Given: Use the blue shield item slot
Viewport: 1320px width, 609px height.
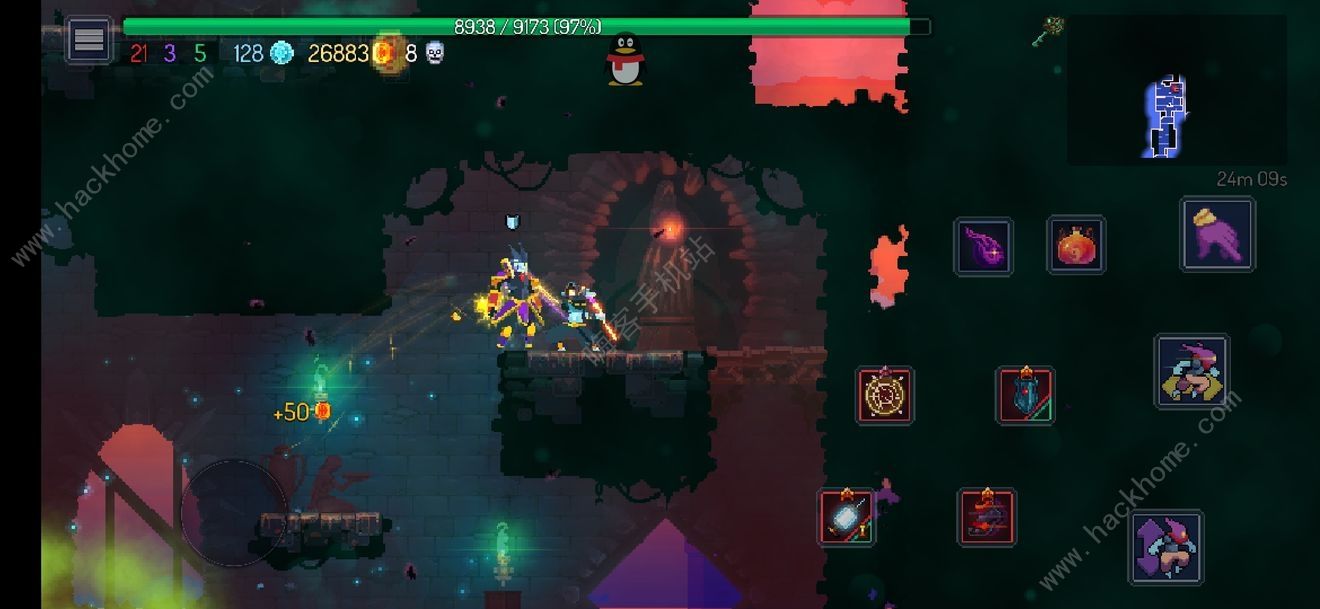Looking at the screenshot, I should click(1025, 395).
